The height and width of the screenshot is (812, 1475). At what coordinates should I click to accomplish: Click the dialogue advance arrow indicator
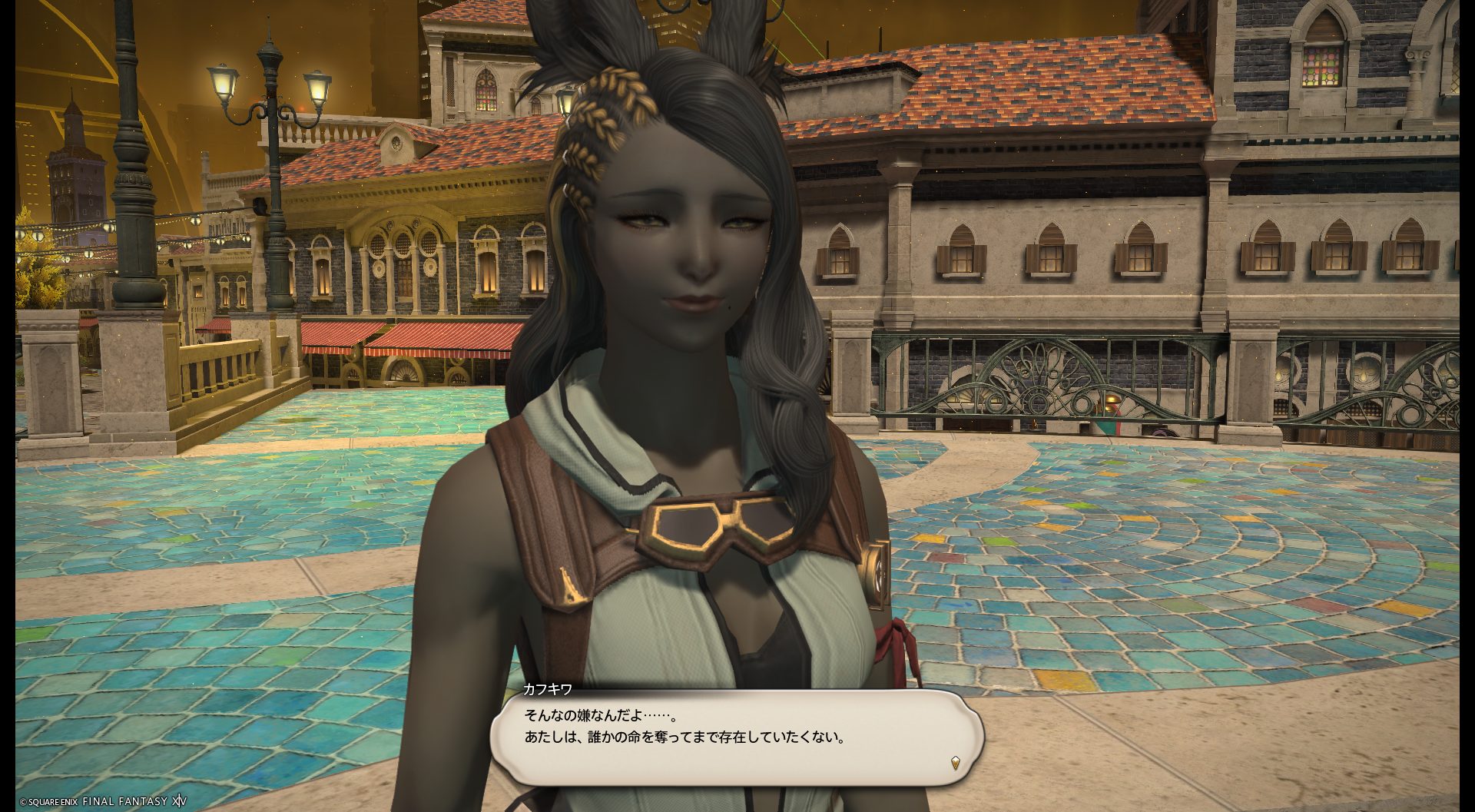point(955,763)
